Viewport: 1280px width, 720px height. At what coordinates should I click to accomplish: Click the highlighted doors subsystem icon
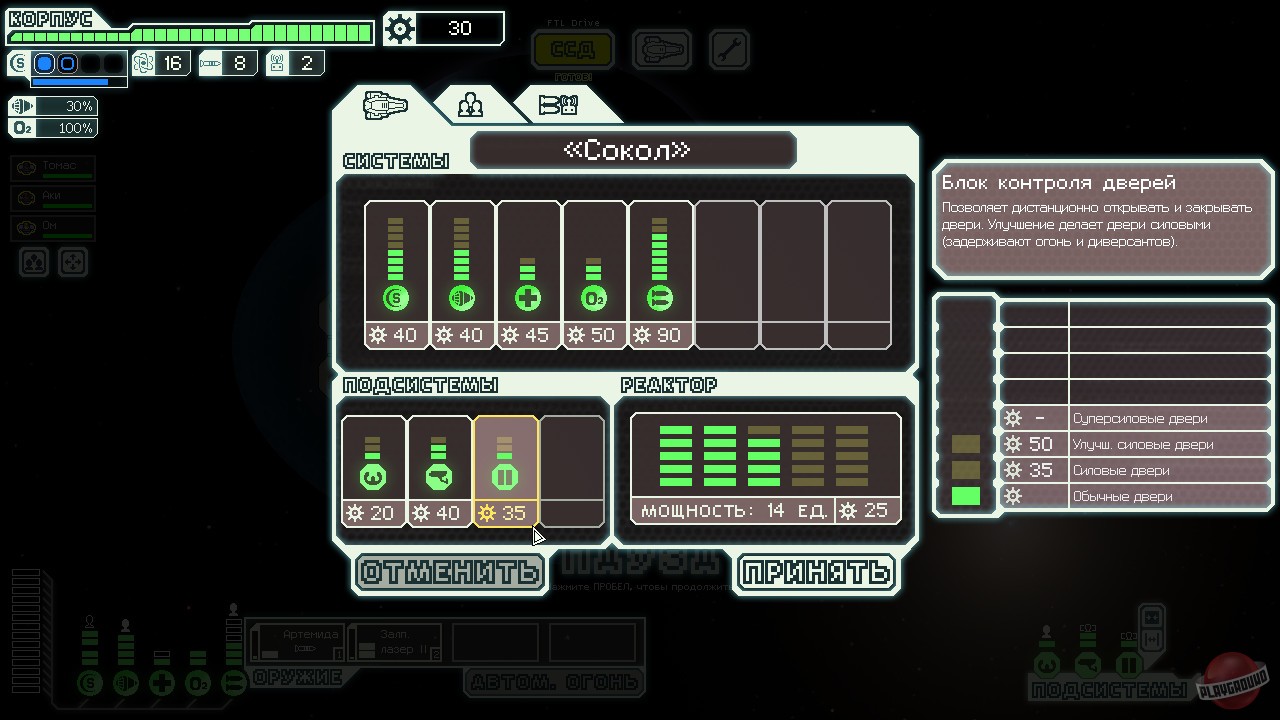click(x=505, y=478)
